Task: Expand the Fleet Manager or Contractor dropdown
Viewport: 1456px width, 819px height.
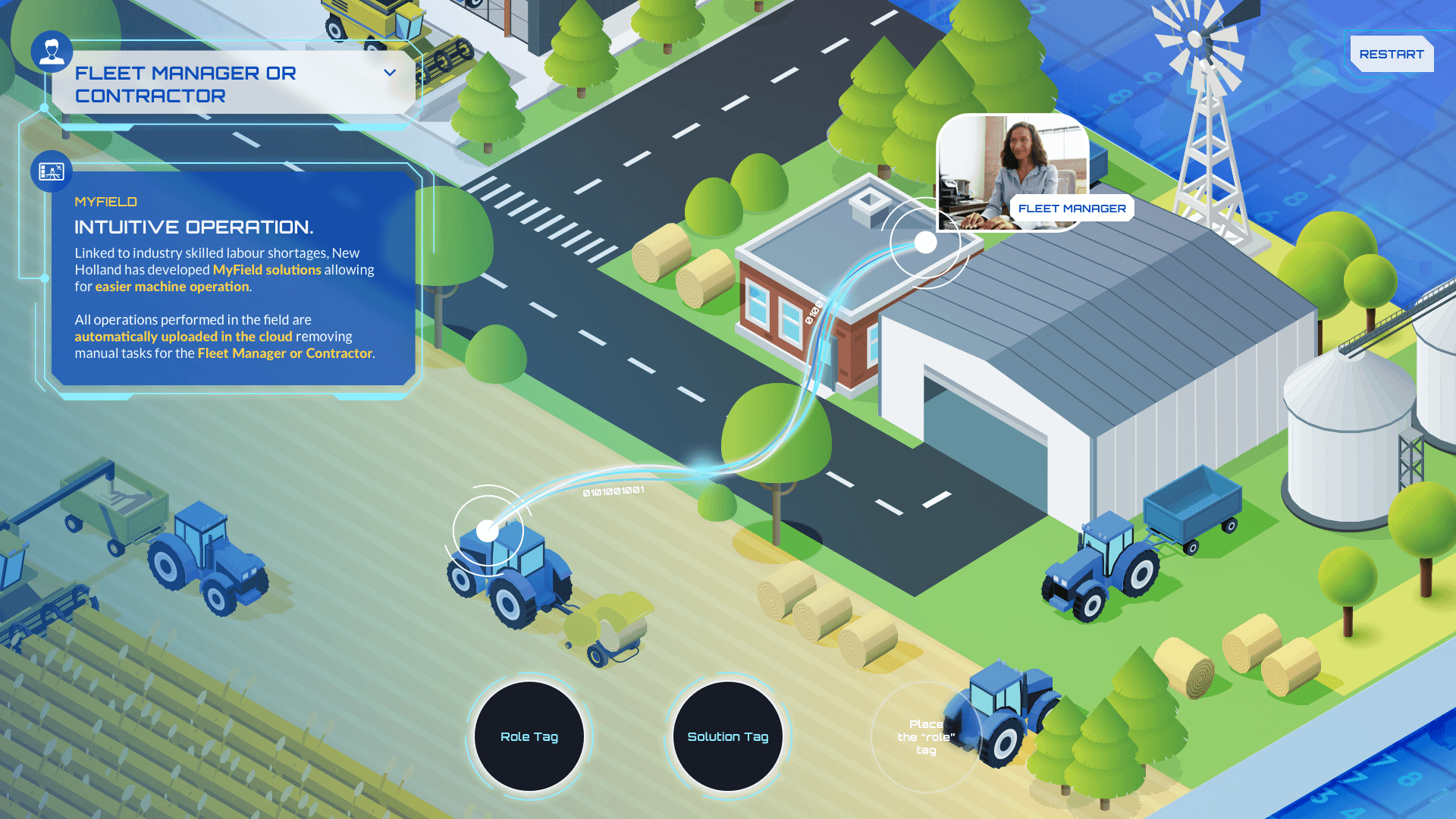Action: click(227, 83)
